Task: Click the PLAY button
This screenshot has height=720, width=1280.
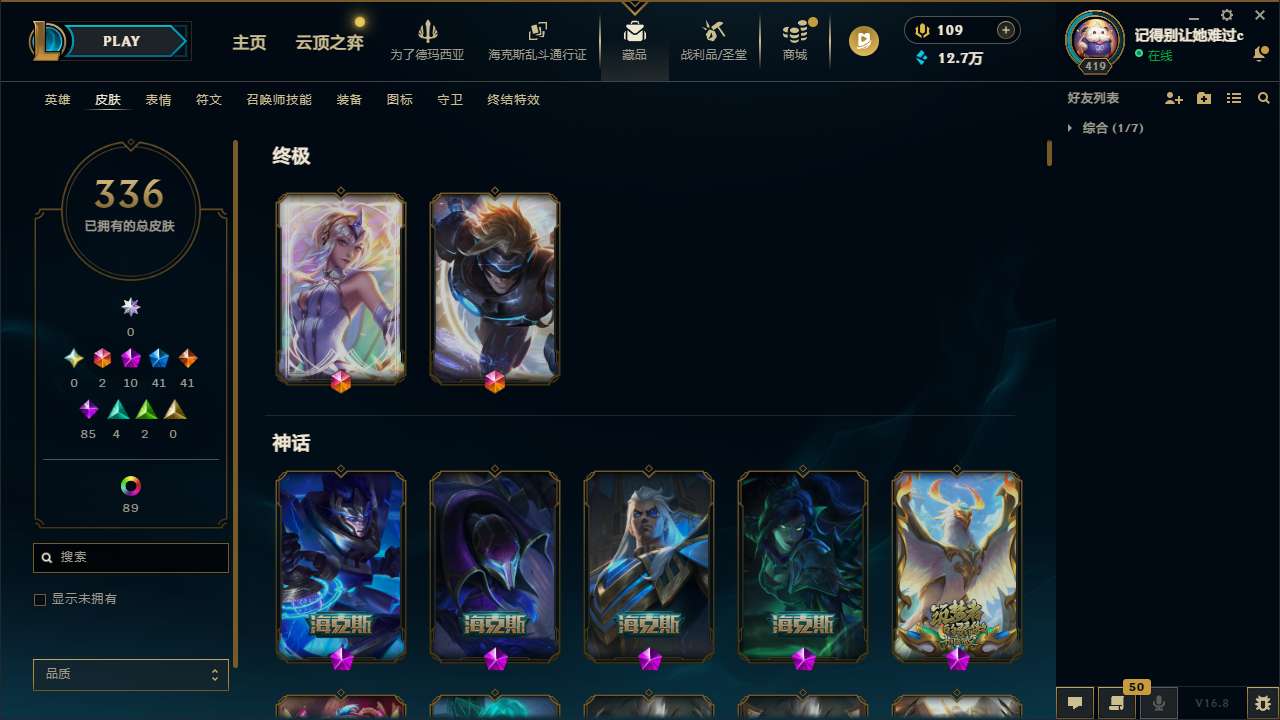Action: [x=121, y=41]
